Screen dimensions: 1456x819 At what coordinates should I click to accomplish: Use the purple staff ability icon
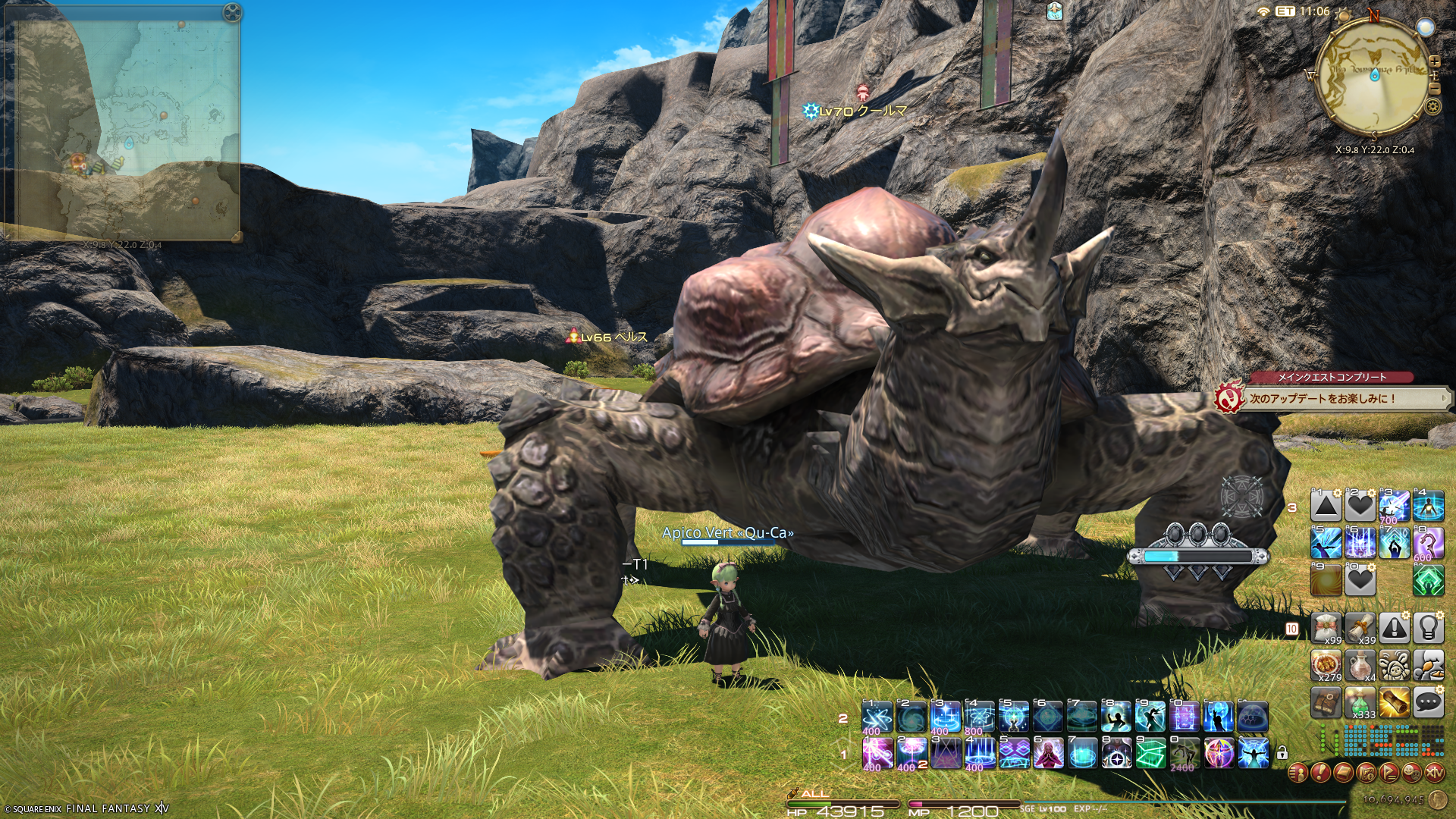[1428, 543]
